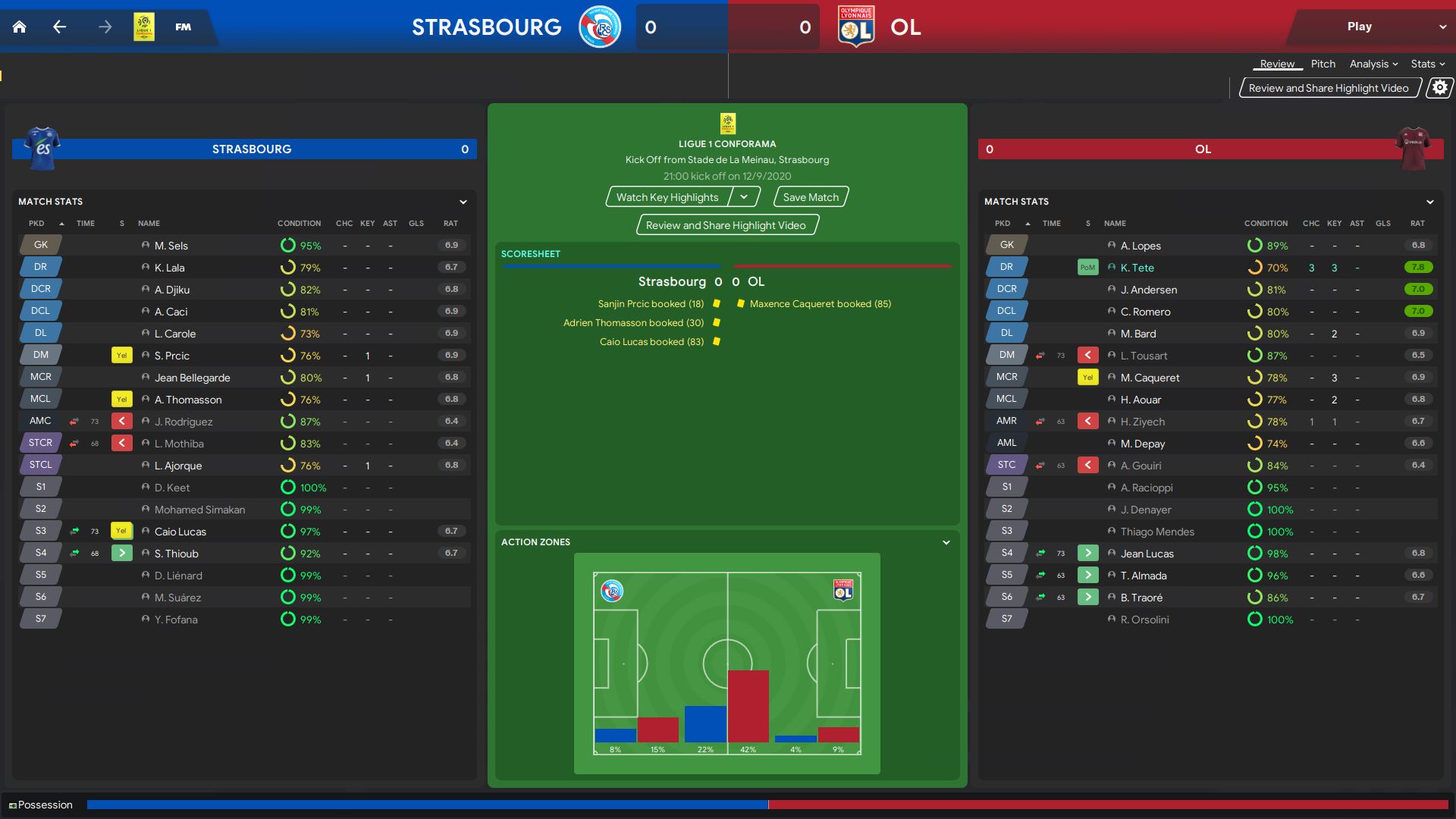The height and width of the screenshot is (819, 1456).
Task: Watch Key Highlights of the match
Action: point(667,197)
